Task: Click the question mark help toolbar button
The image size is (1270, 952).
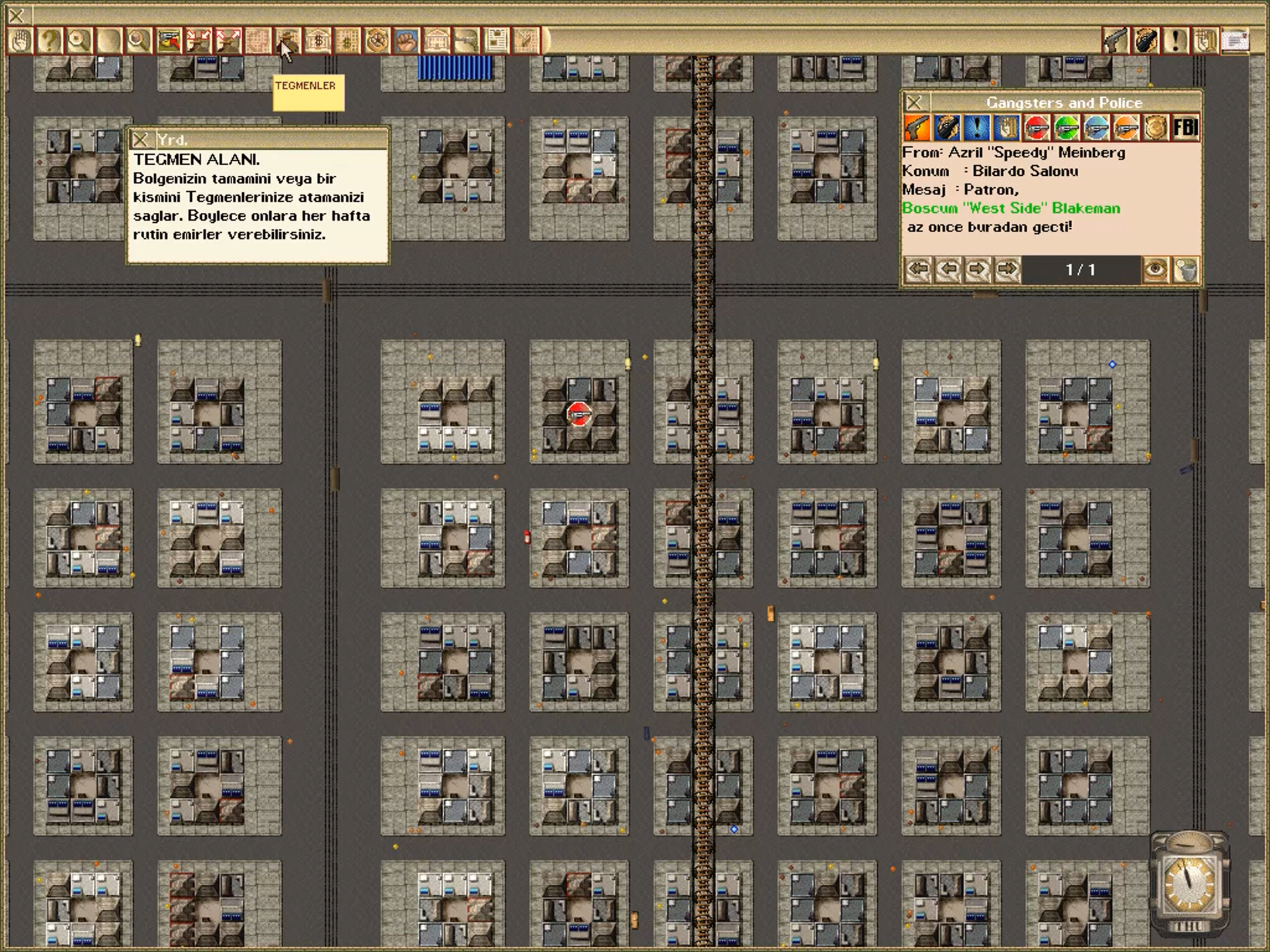Action: (49, 41)
